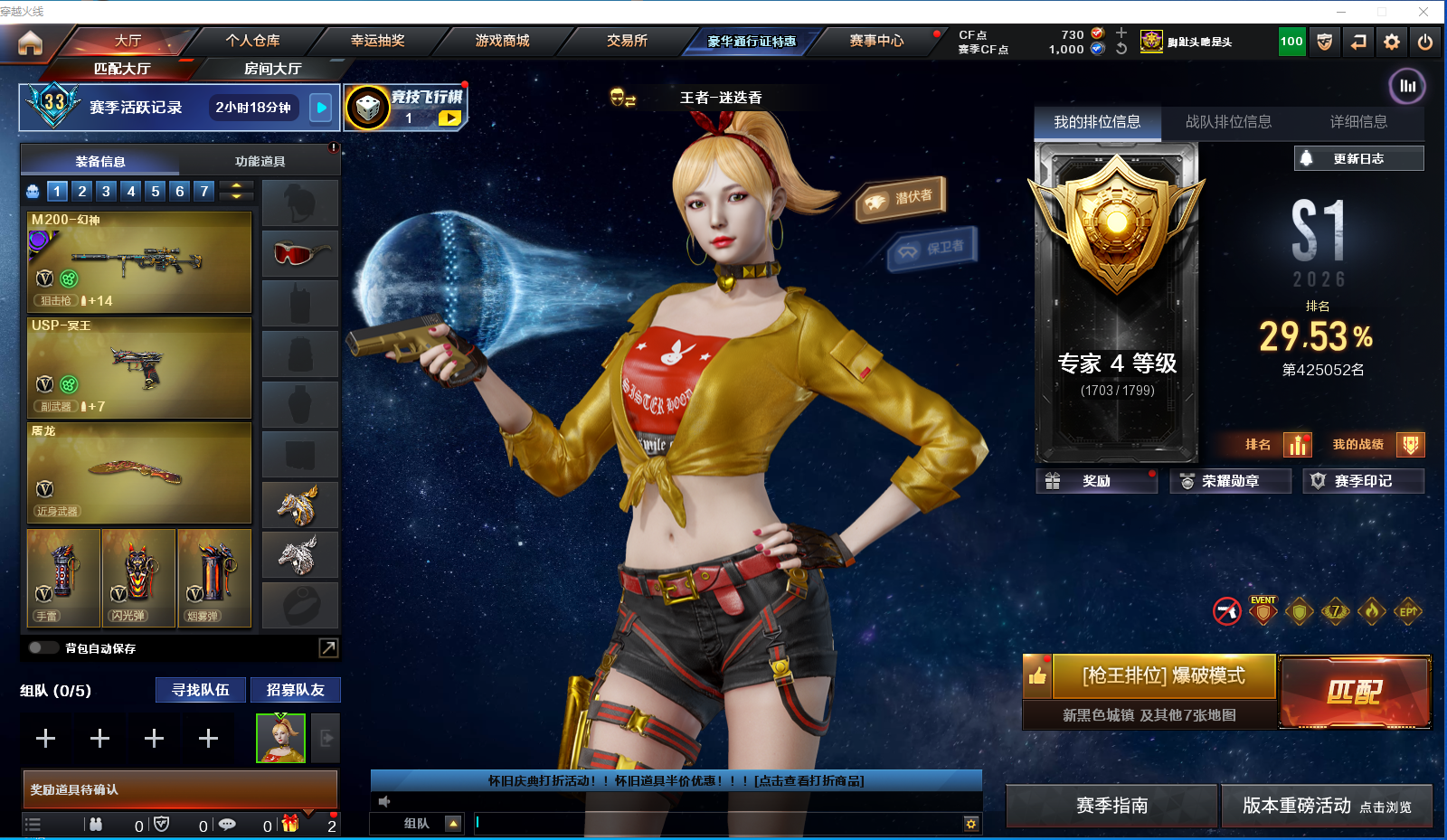
Task: Close the game window
Action: [x=1423, y=12]
